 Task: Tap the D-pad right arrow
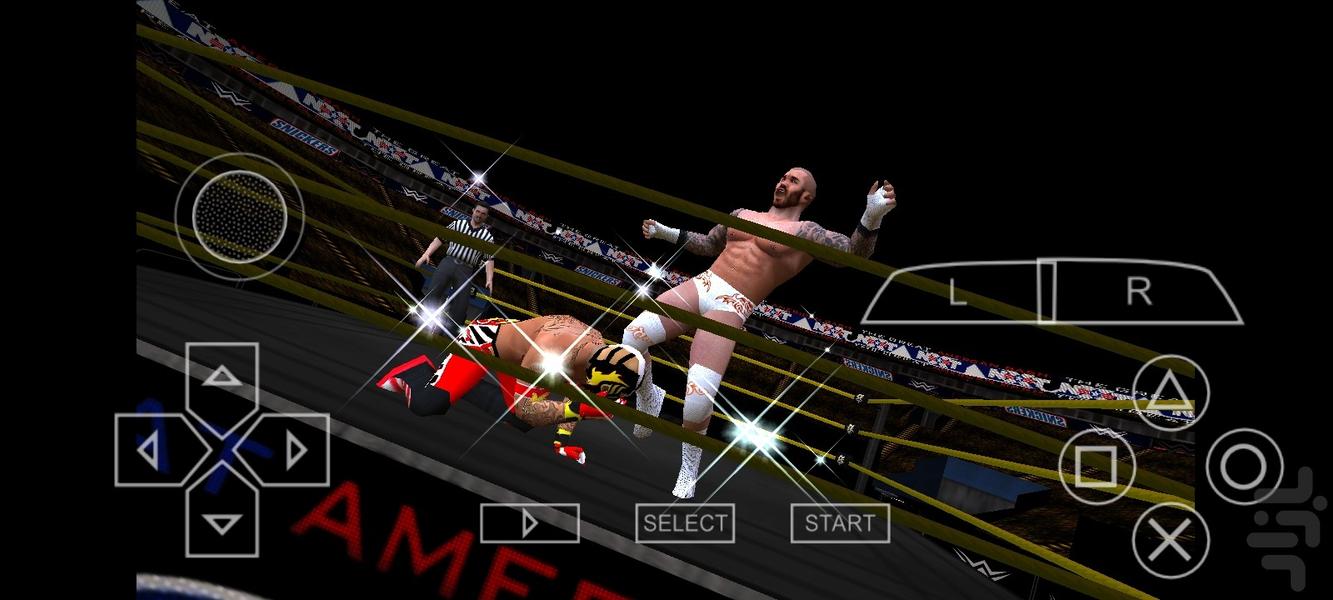[x=295, y=450]
